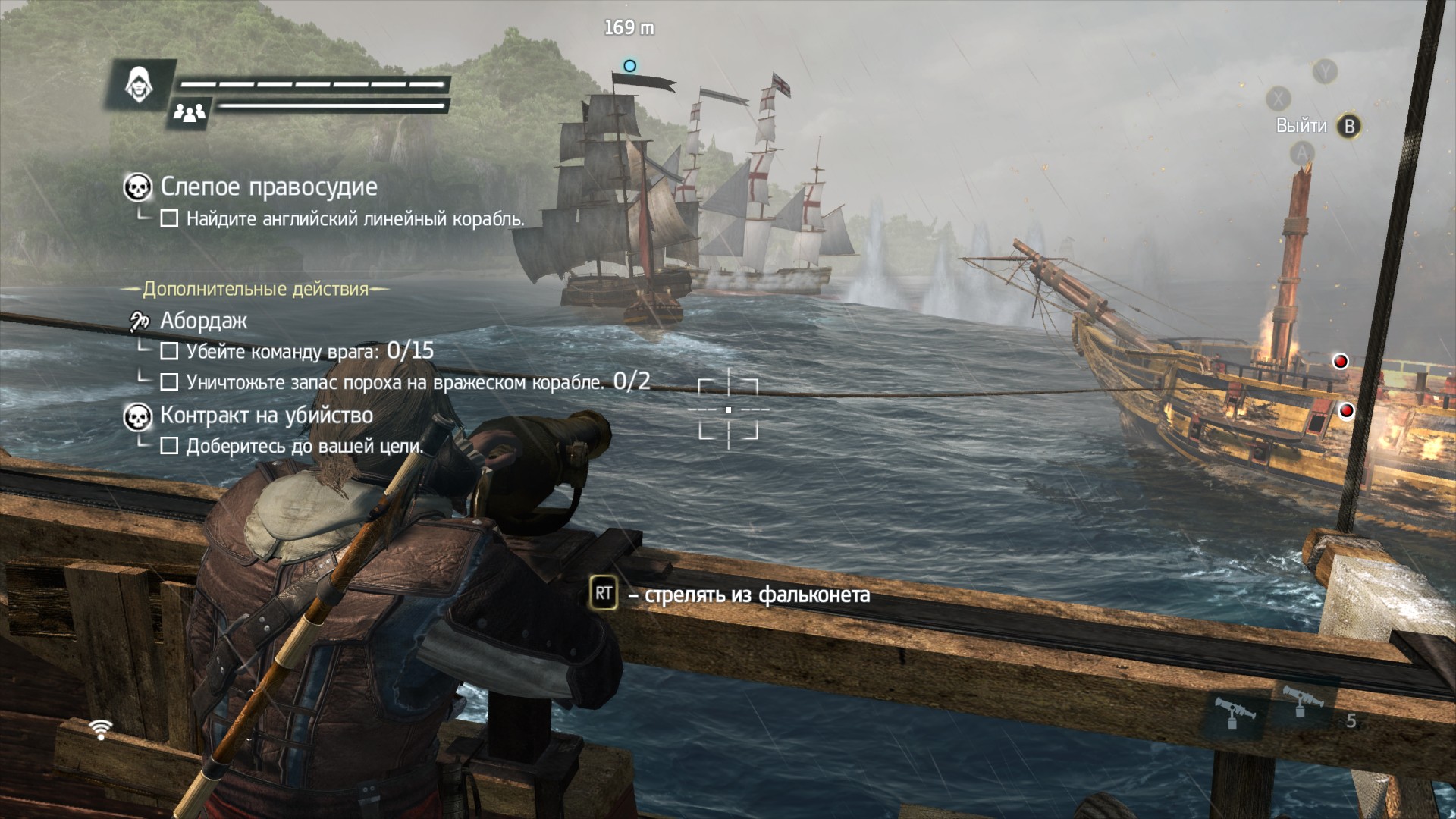
Task: Select the Абордаж boarding objective header
Action: point(203,321)
